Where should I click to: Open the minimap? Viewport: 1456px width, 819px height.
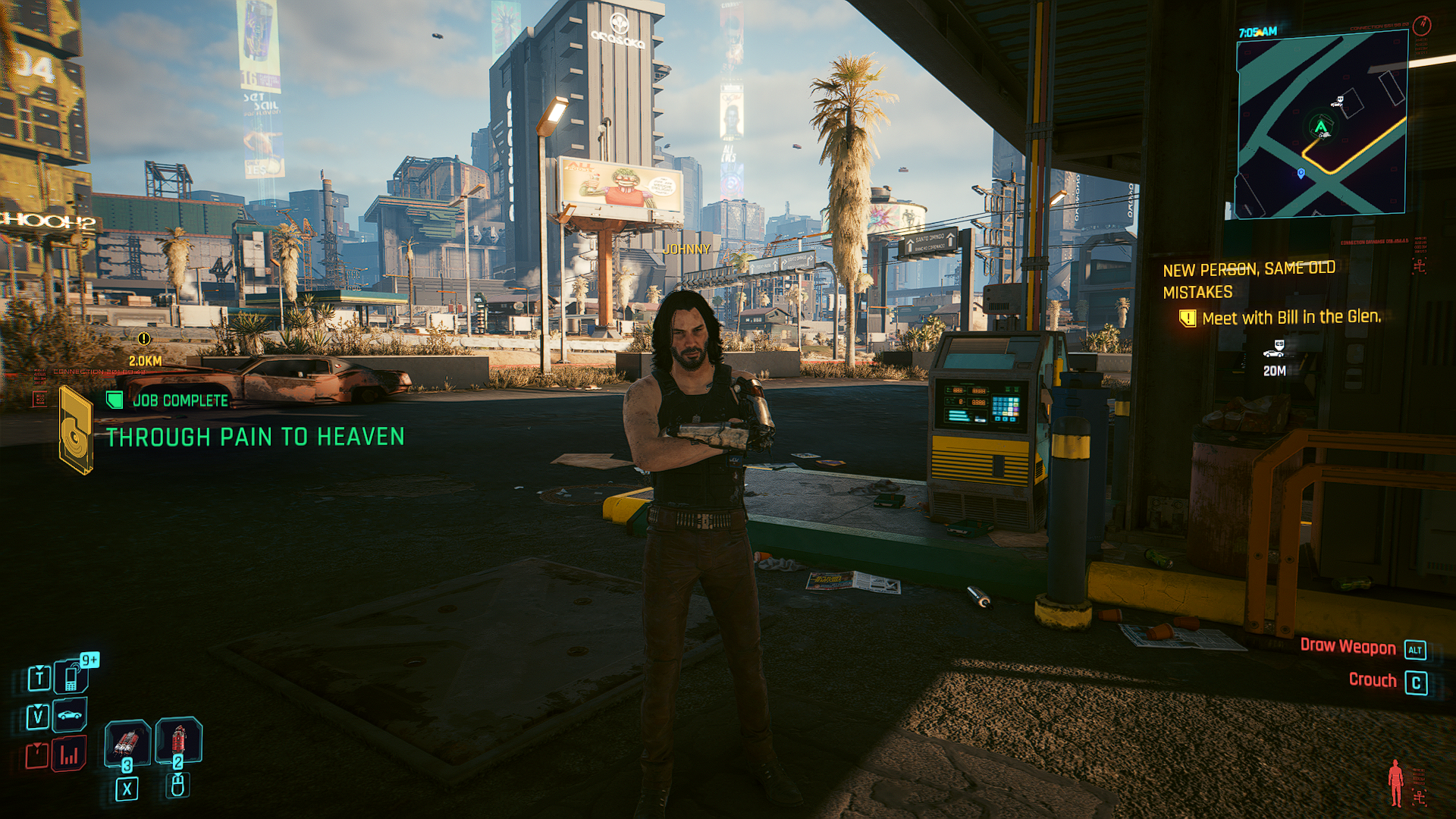(1322, 125)
